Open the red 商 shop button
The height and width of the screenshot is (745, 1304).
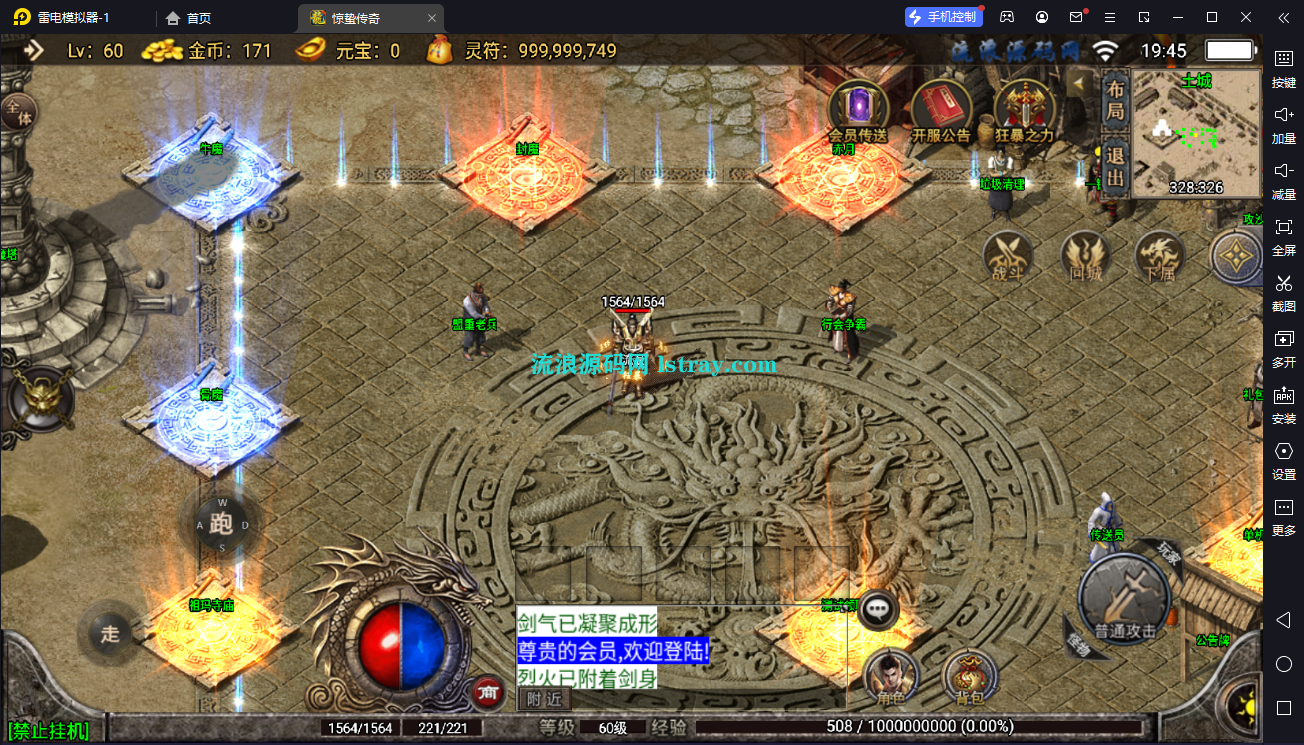click(487, 690)
